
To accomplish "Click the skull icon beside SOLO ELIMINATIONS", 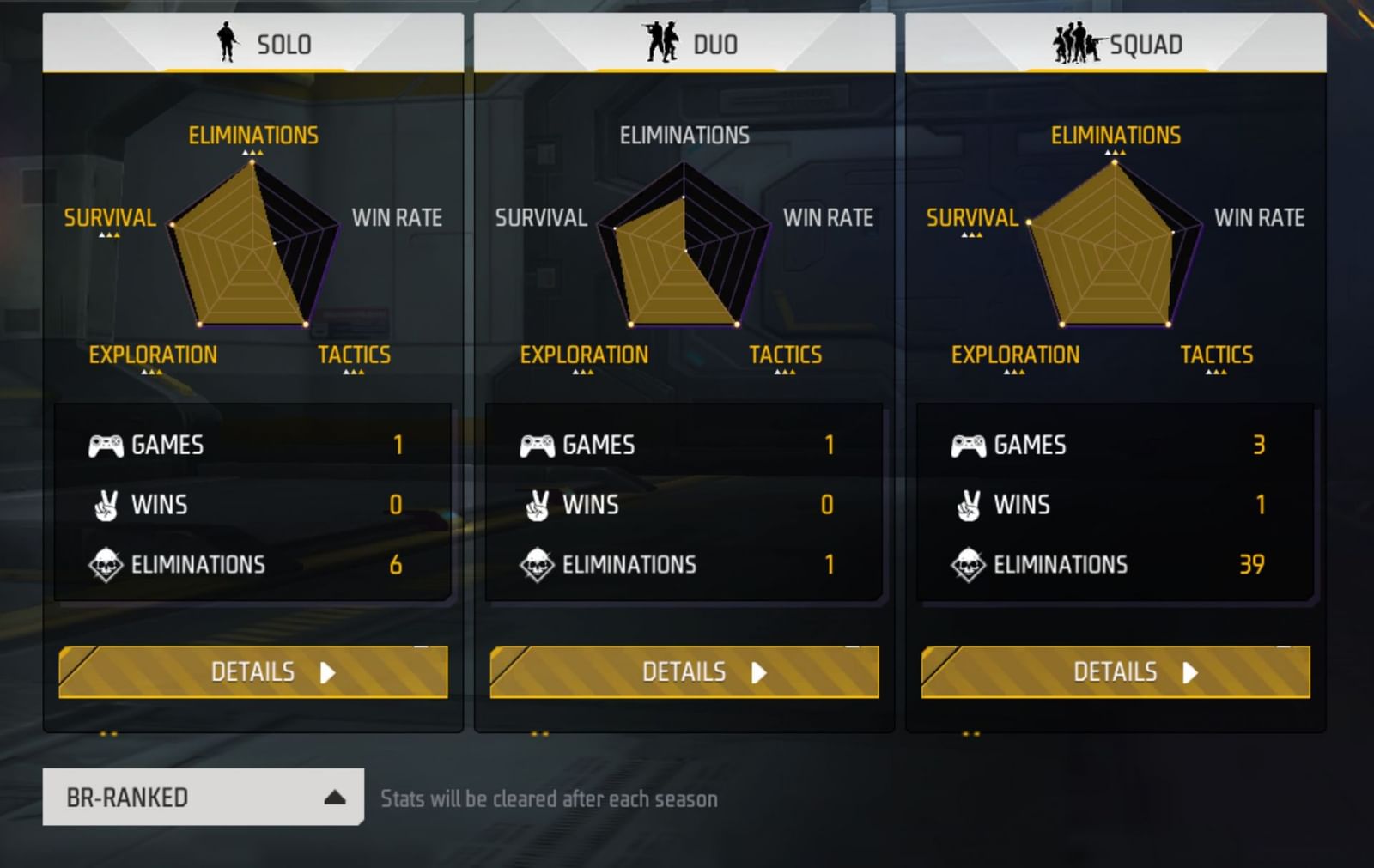I will [x=107, y=564].
